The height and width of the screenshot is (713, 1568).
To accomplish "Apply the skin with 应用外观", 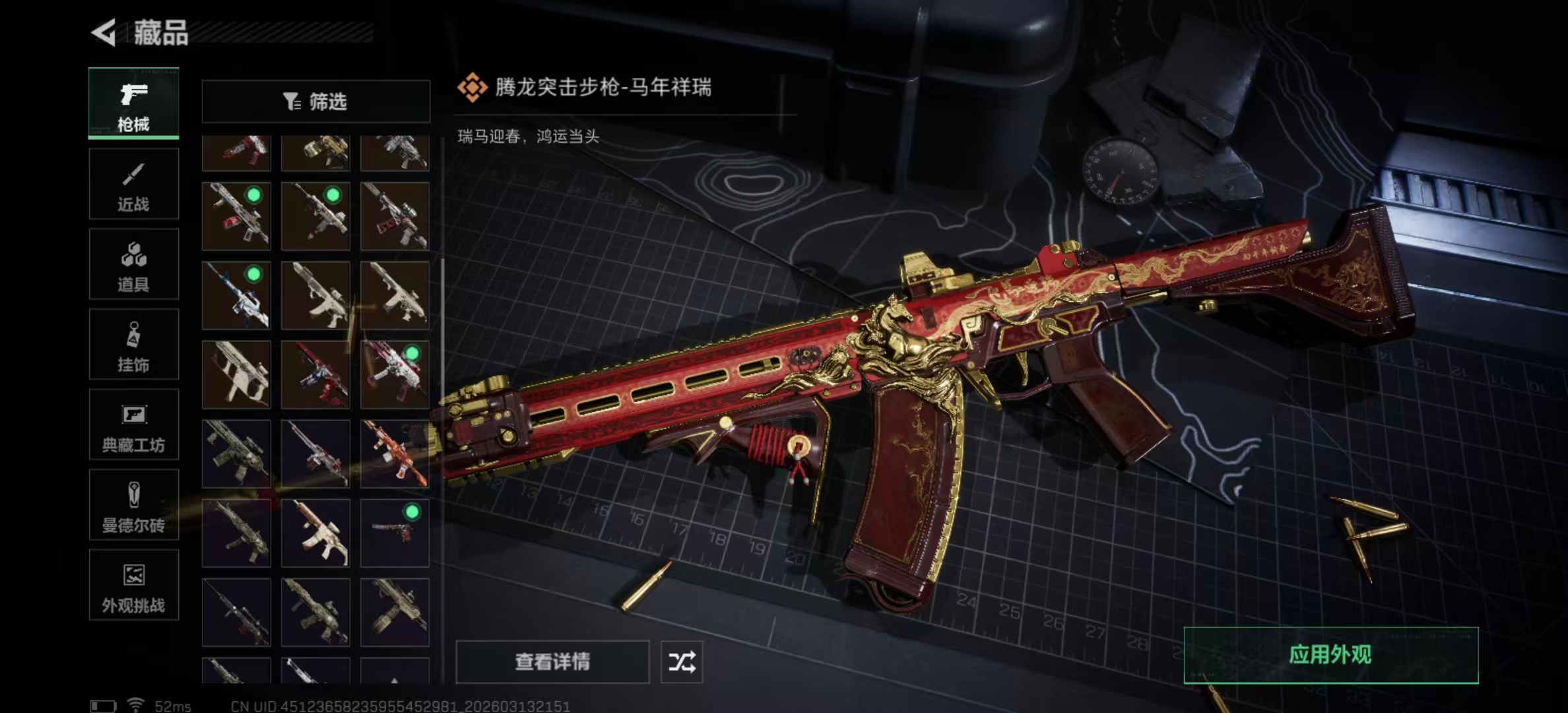I will coord(1330,655).
